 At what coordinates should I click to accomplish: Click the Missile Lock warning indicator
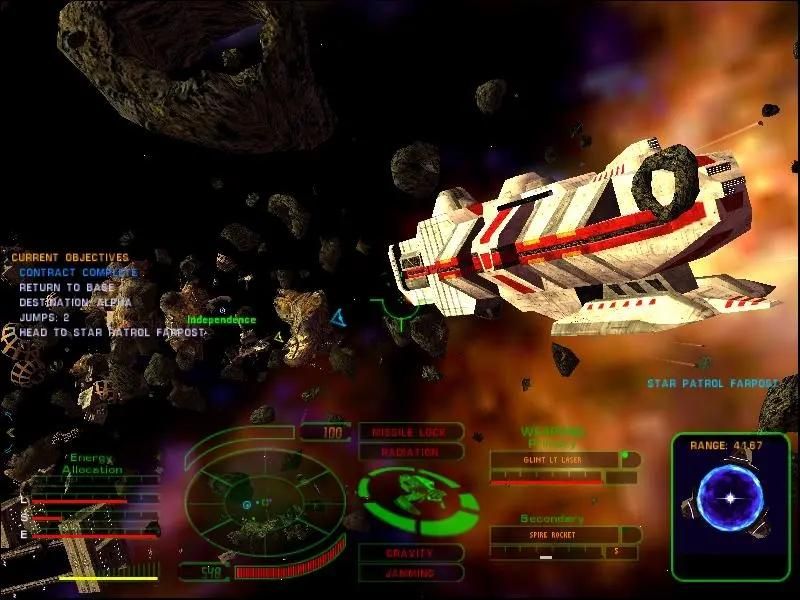pyautogui.click(x=408, y=432)
